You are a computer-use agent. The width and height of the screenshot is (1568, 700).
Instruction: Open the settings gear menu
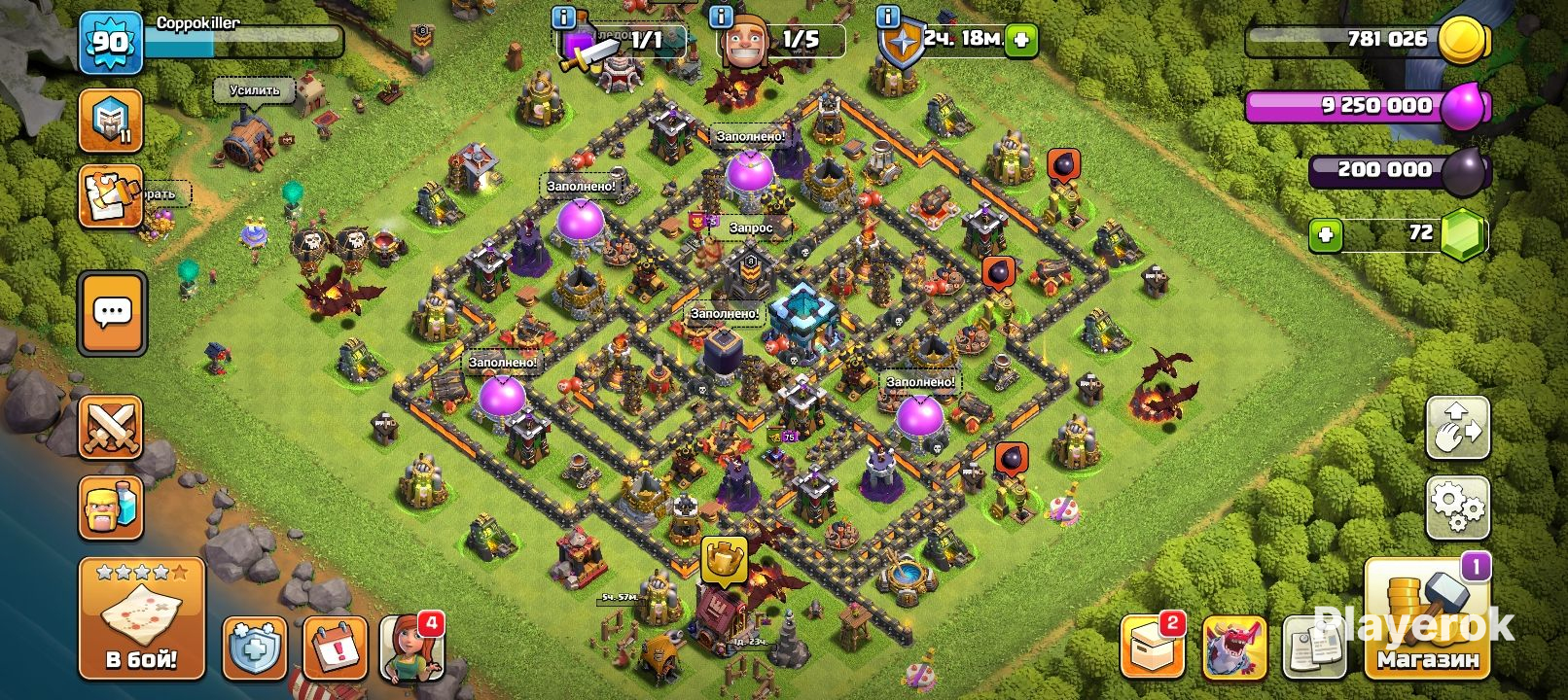[x=1457, y=507]
